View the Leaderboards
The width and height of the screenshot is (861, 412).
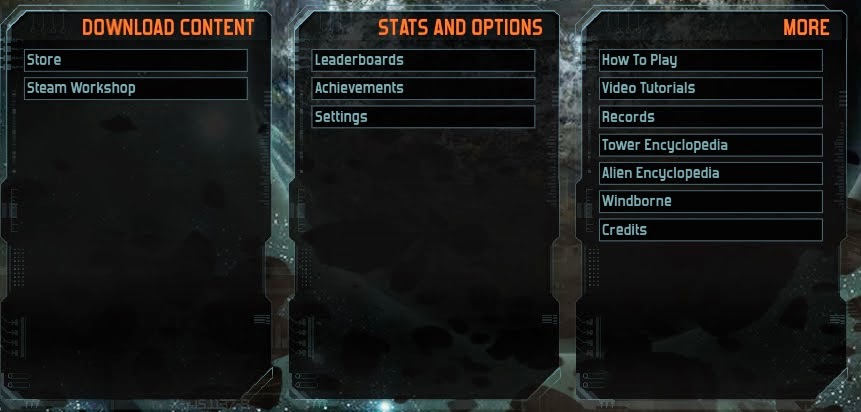pos(422,60)
